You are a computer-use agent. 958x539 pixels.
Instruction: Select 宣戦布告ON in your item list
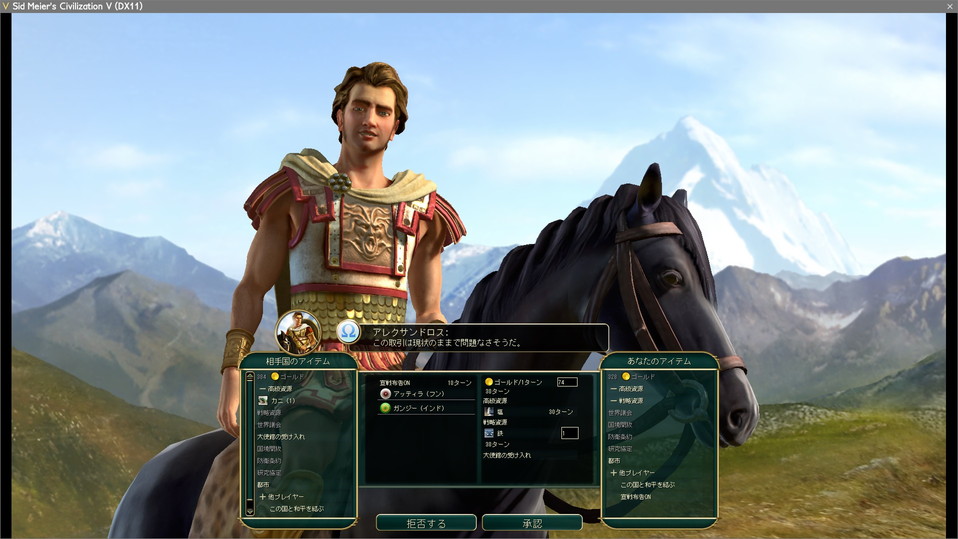[x=635, y=496]
